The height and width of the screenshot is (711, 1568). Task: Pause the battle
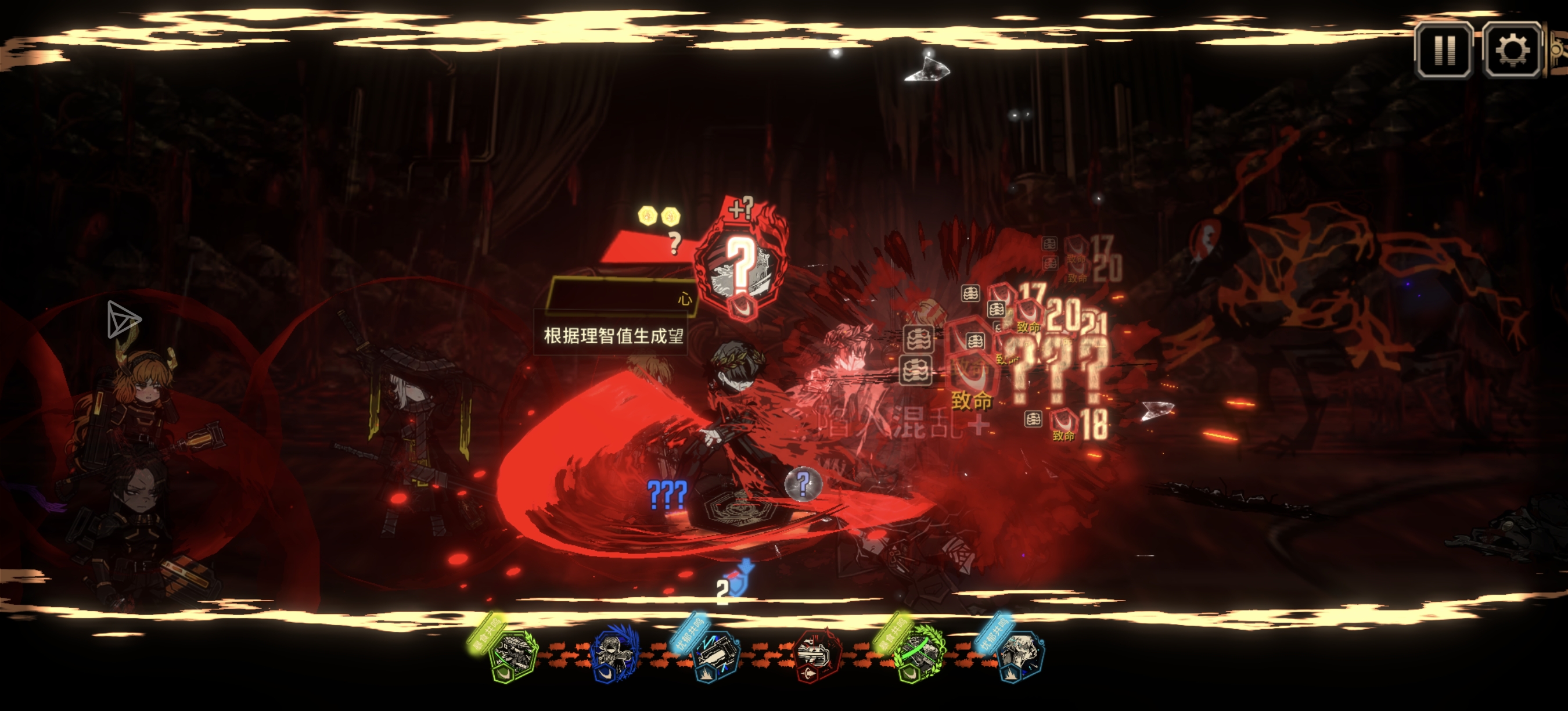[1444, 51]
